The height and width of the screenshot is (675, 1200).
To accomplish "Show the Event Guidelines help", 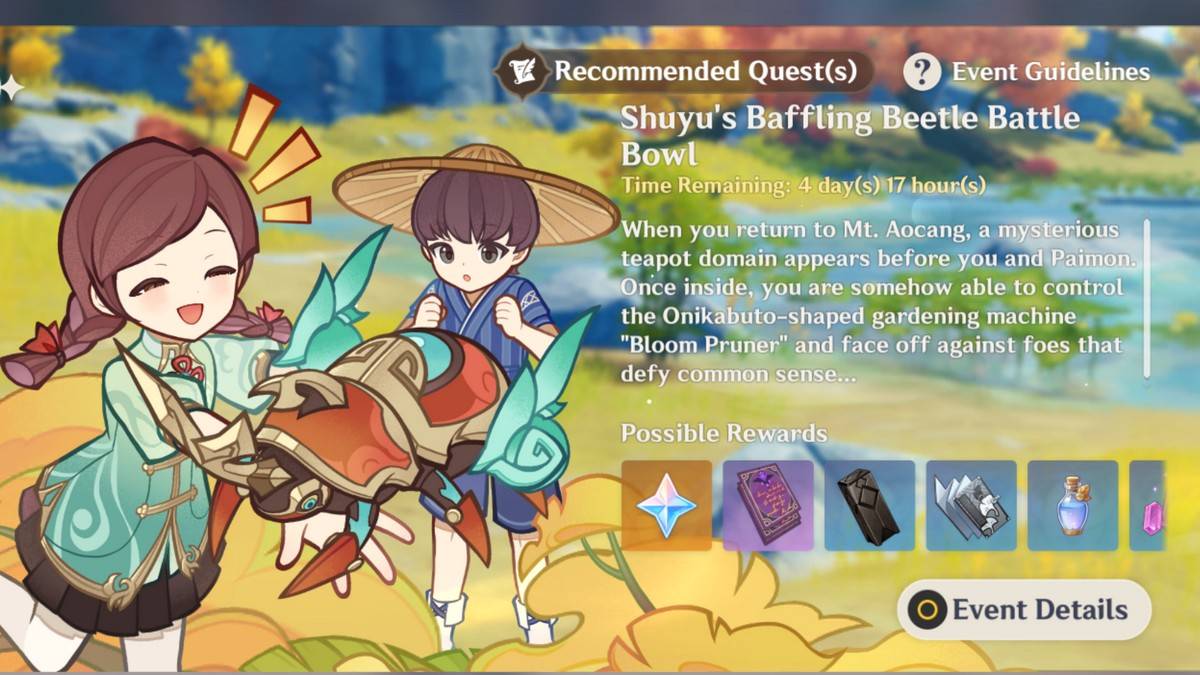I will (1028, 72).
